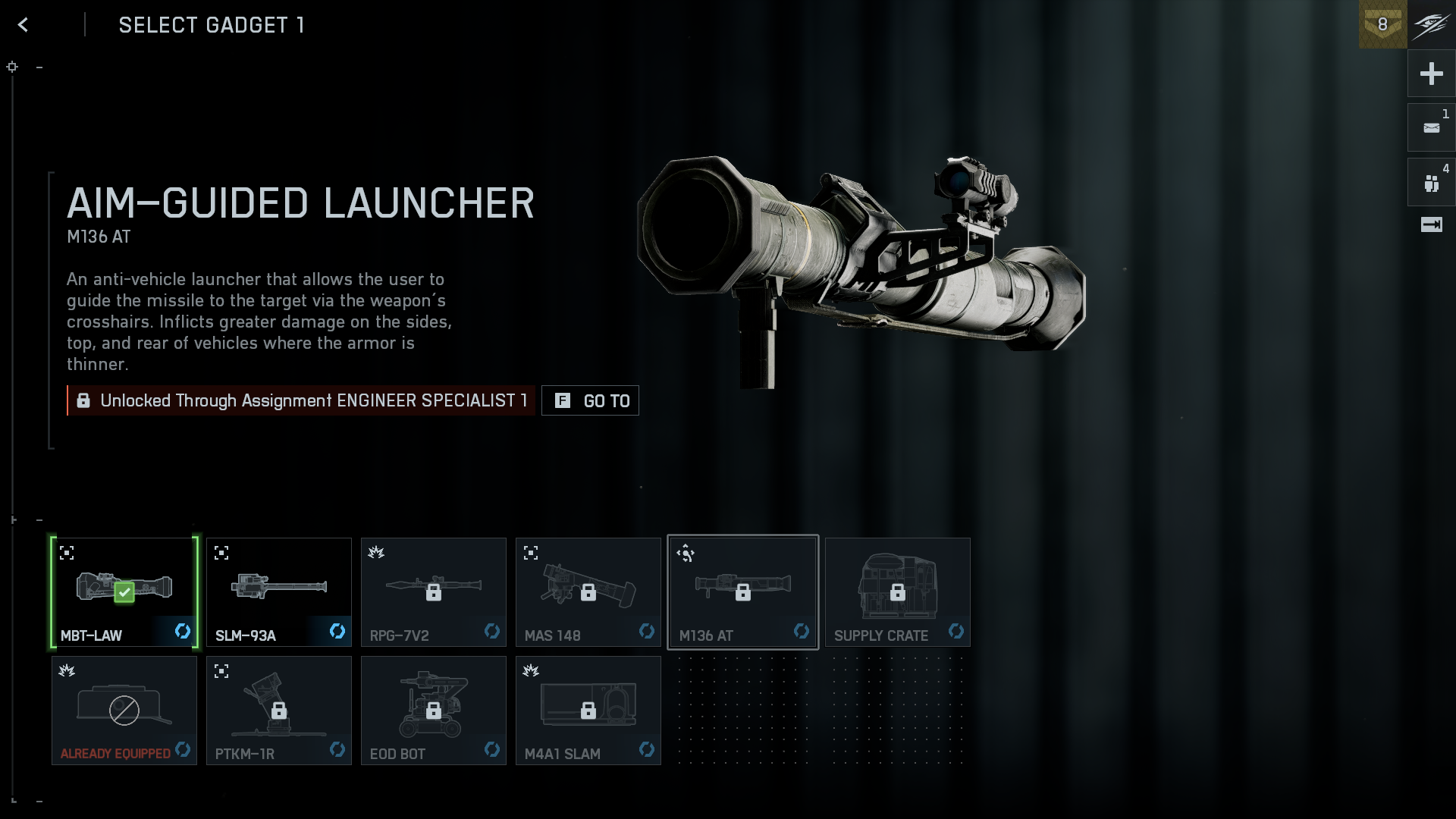Screen dimensions: 1456x819
Task: Open the squad members icon
Action: coord(1431,183)
